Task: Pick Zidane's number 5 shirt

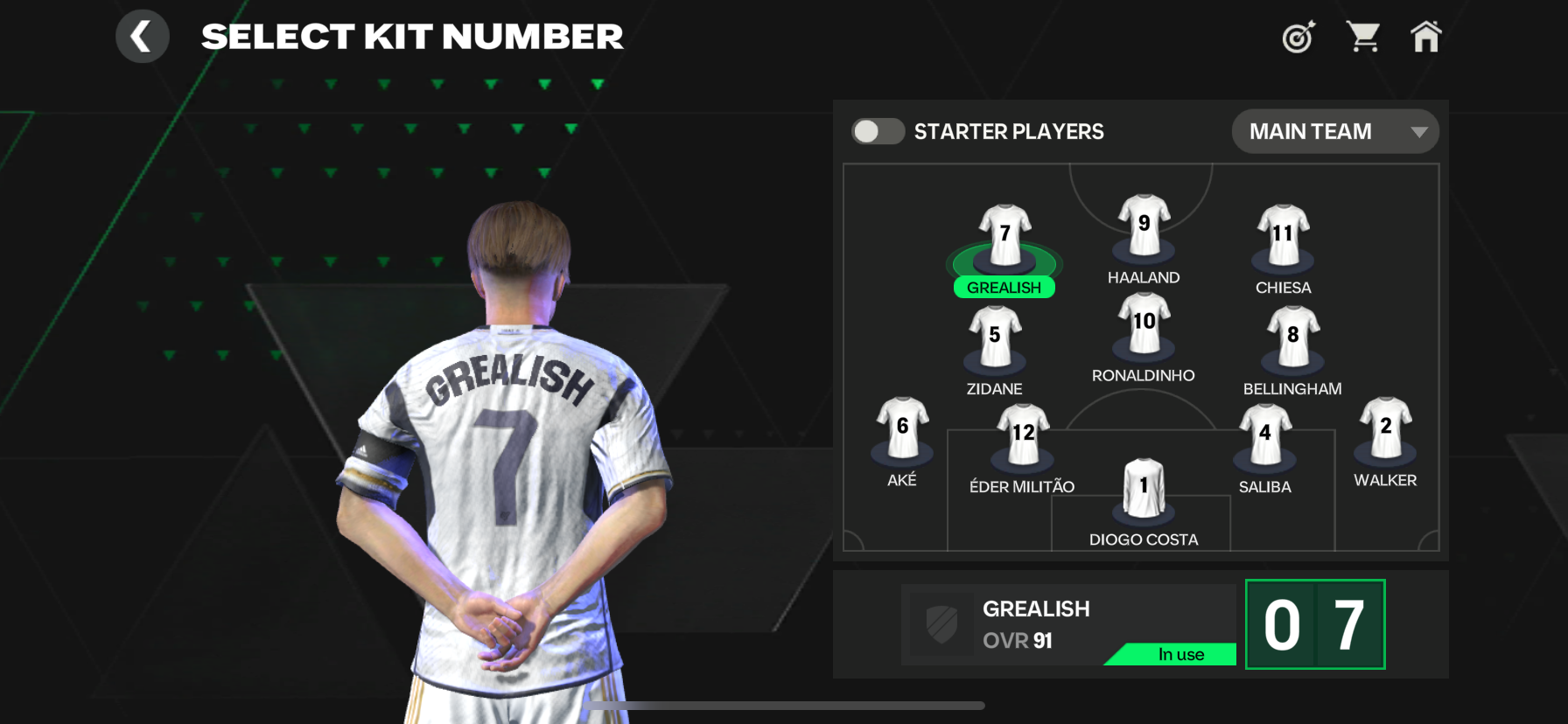Action: coord(995,337)
